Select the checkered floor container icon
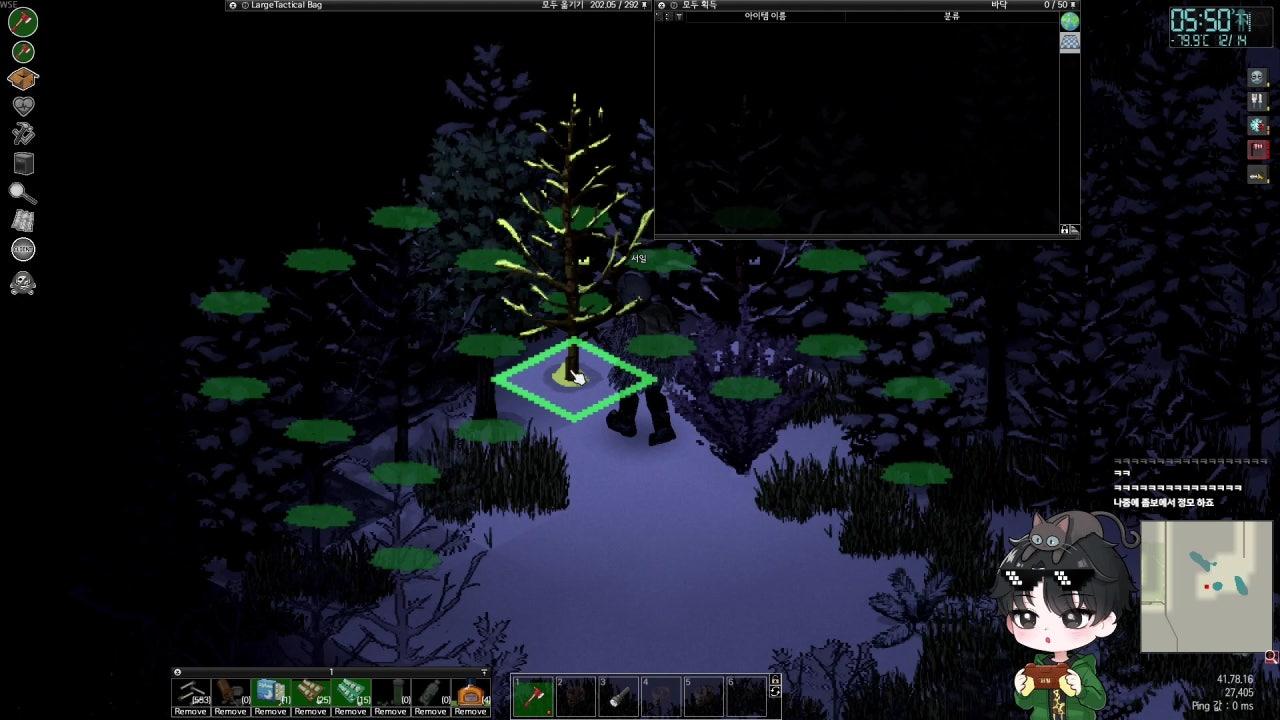The height and width of the screenshot is (720, 1280). pos(1070,42)
